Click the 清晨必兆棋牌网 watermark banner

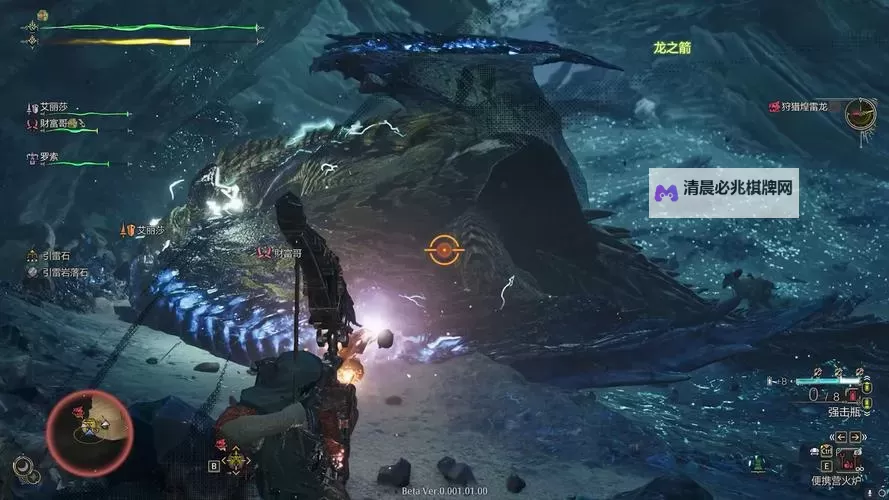tap(724, 188)
